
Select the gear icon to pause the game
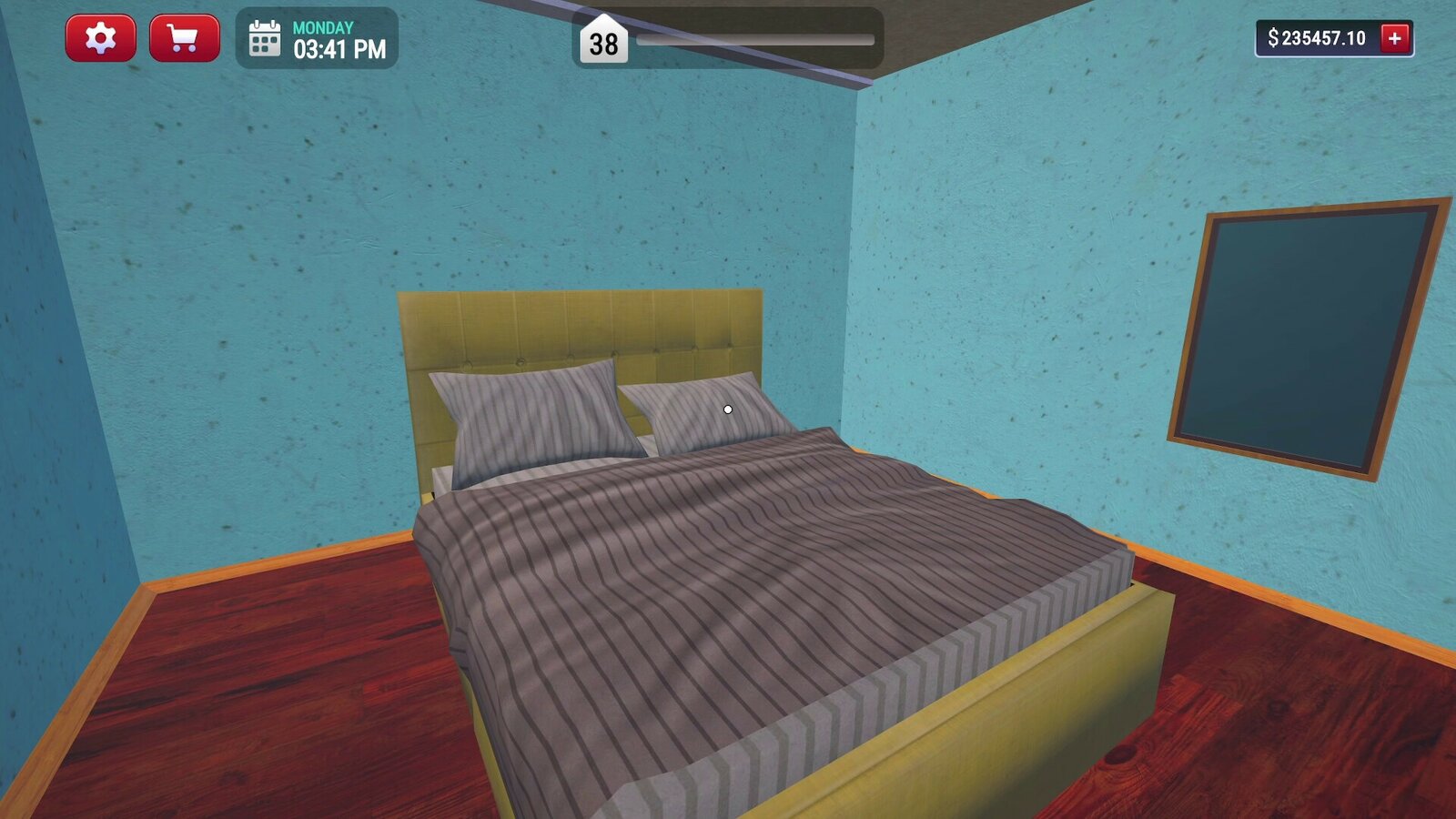100,38
